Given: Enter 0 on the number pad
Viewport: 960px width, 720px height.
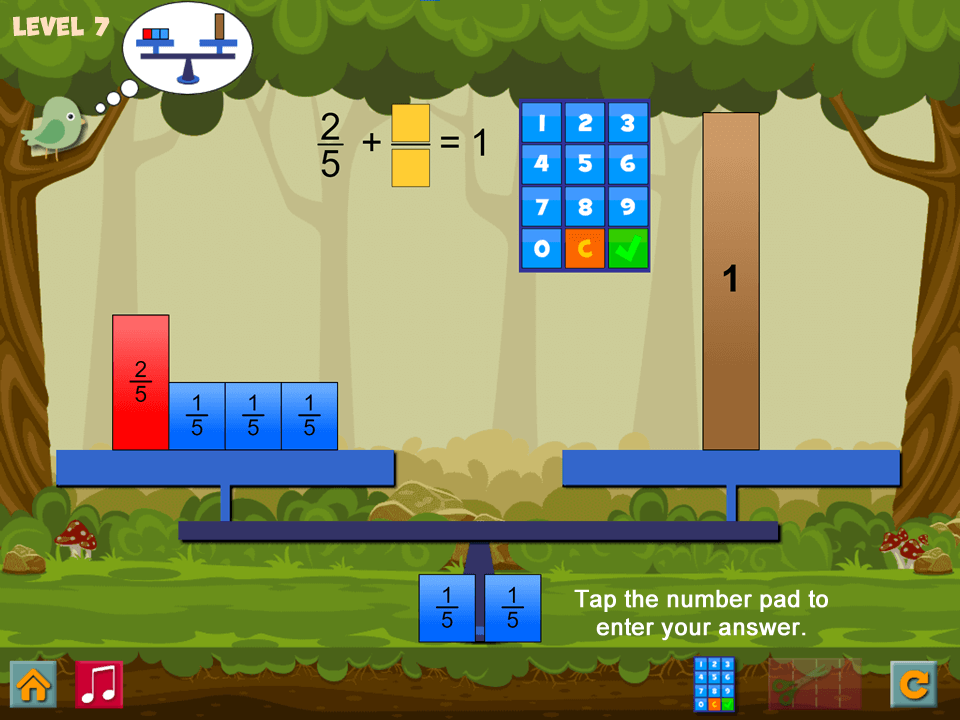Looking at the screenshot, I should pos(541,249).
